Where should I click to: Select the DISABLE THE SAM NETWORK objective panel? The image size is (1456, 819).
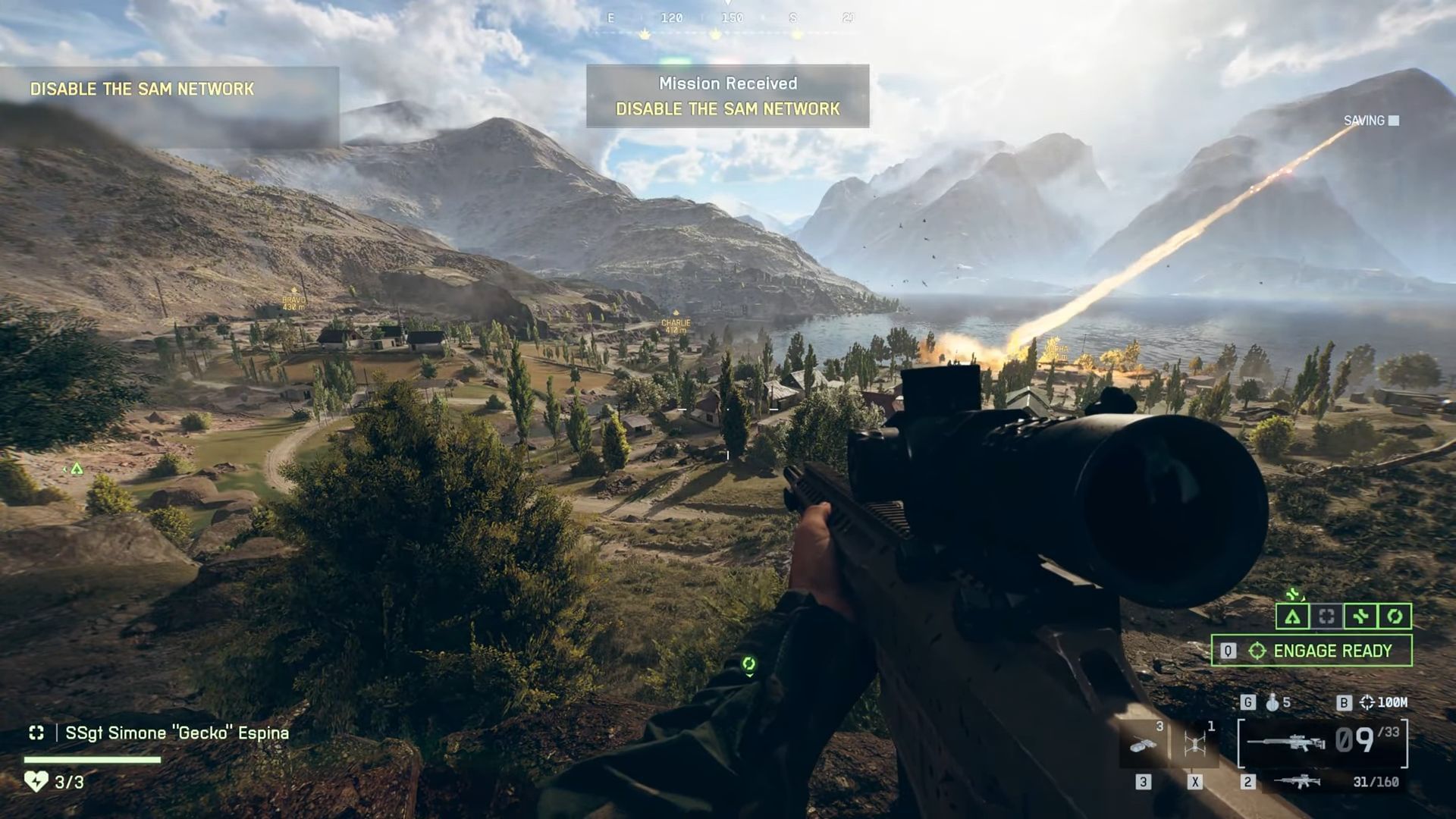pos(143,88)
